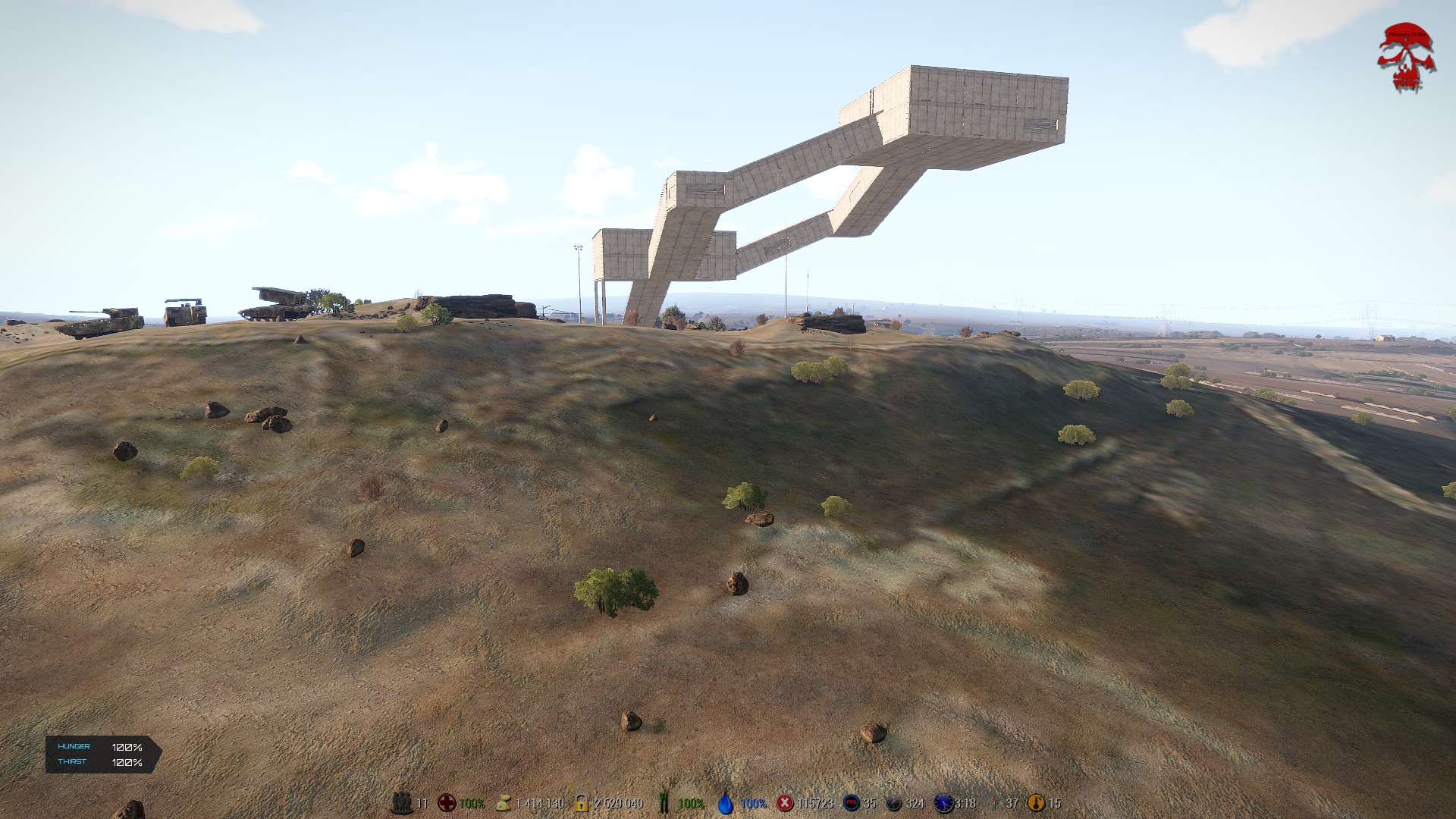Image resolution: width=1456 pixels, height=819 pixels.
Task: Click the players online group icon
Action: (402, 802)
